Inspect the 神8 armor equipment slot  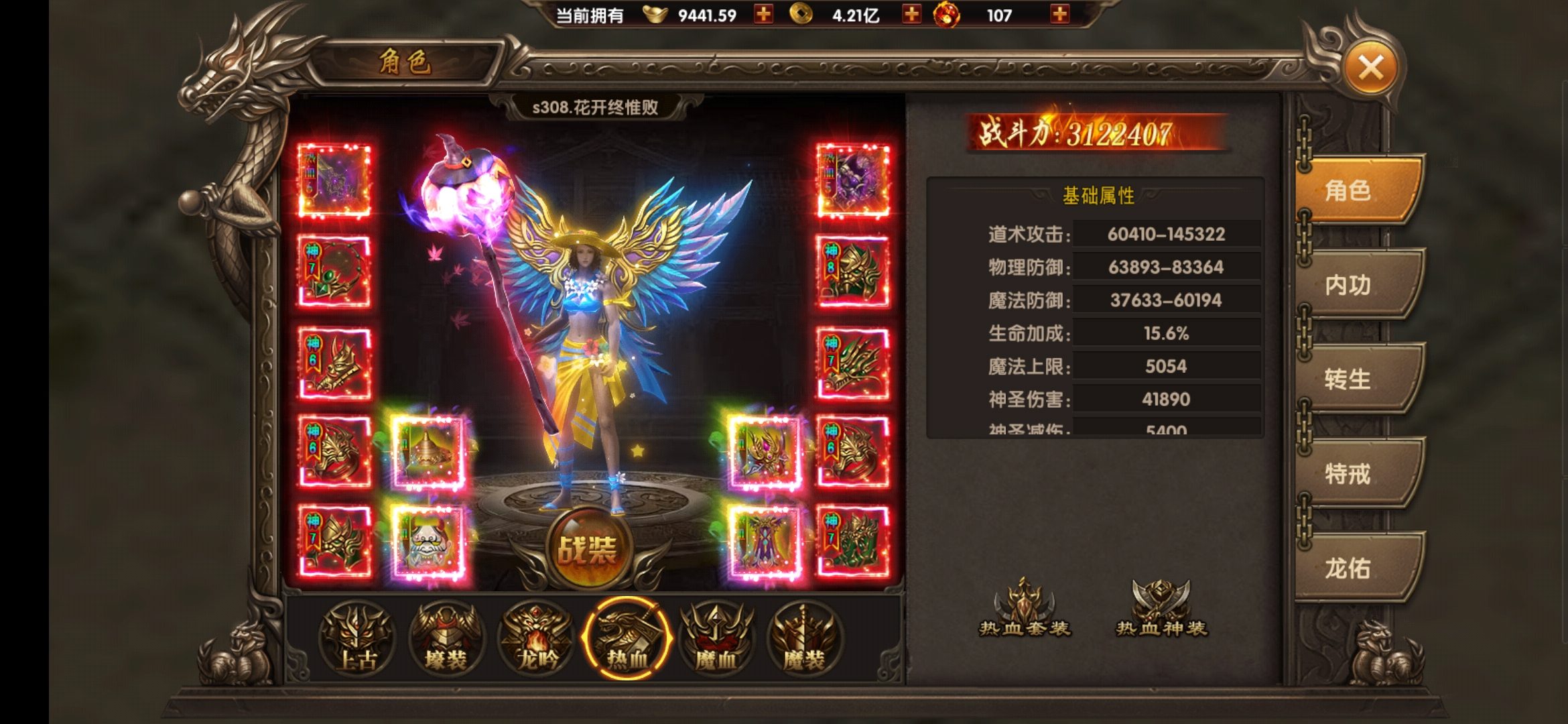853,271
